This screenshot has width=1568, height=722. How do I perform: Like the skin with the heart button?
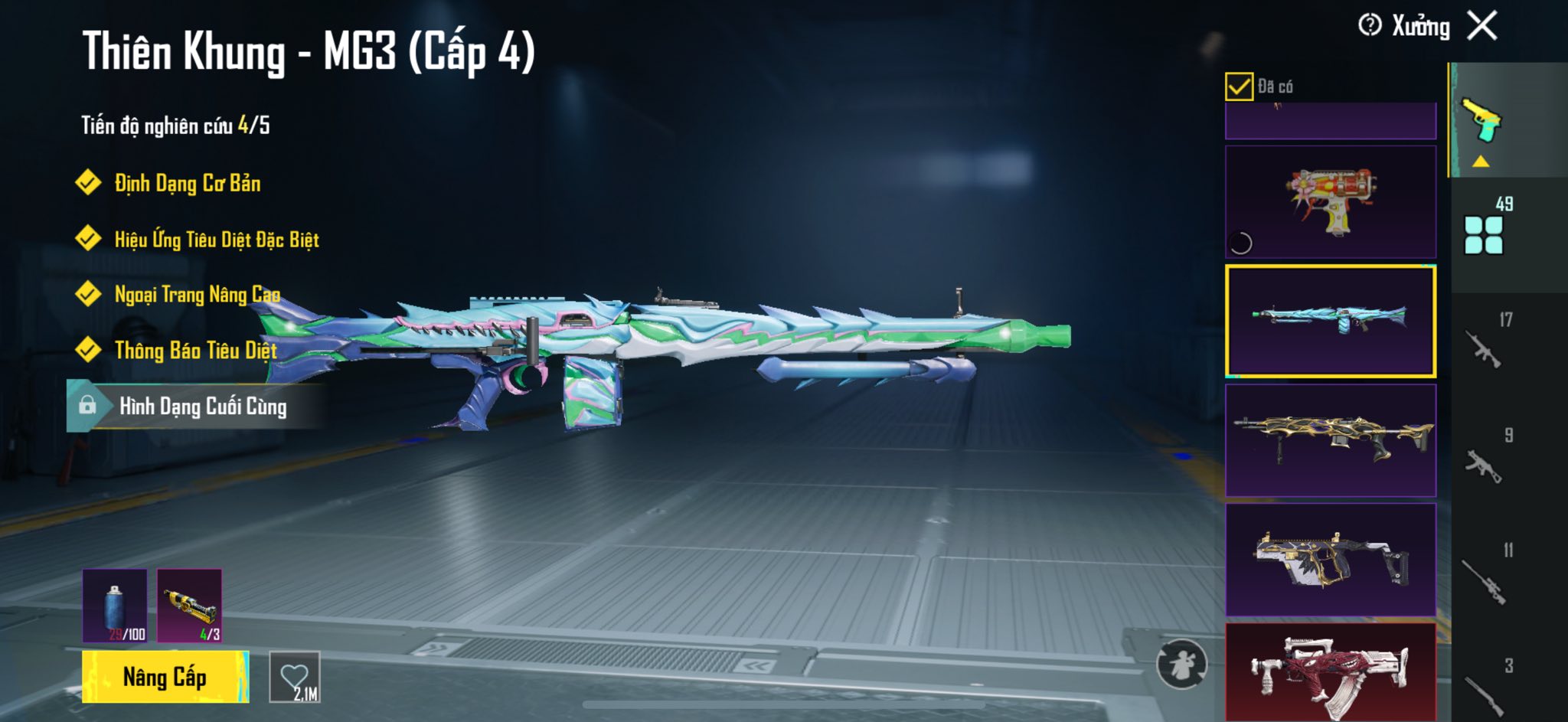pos(295,677)
